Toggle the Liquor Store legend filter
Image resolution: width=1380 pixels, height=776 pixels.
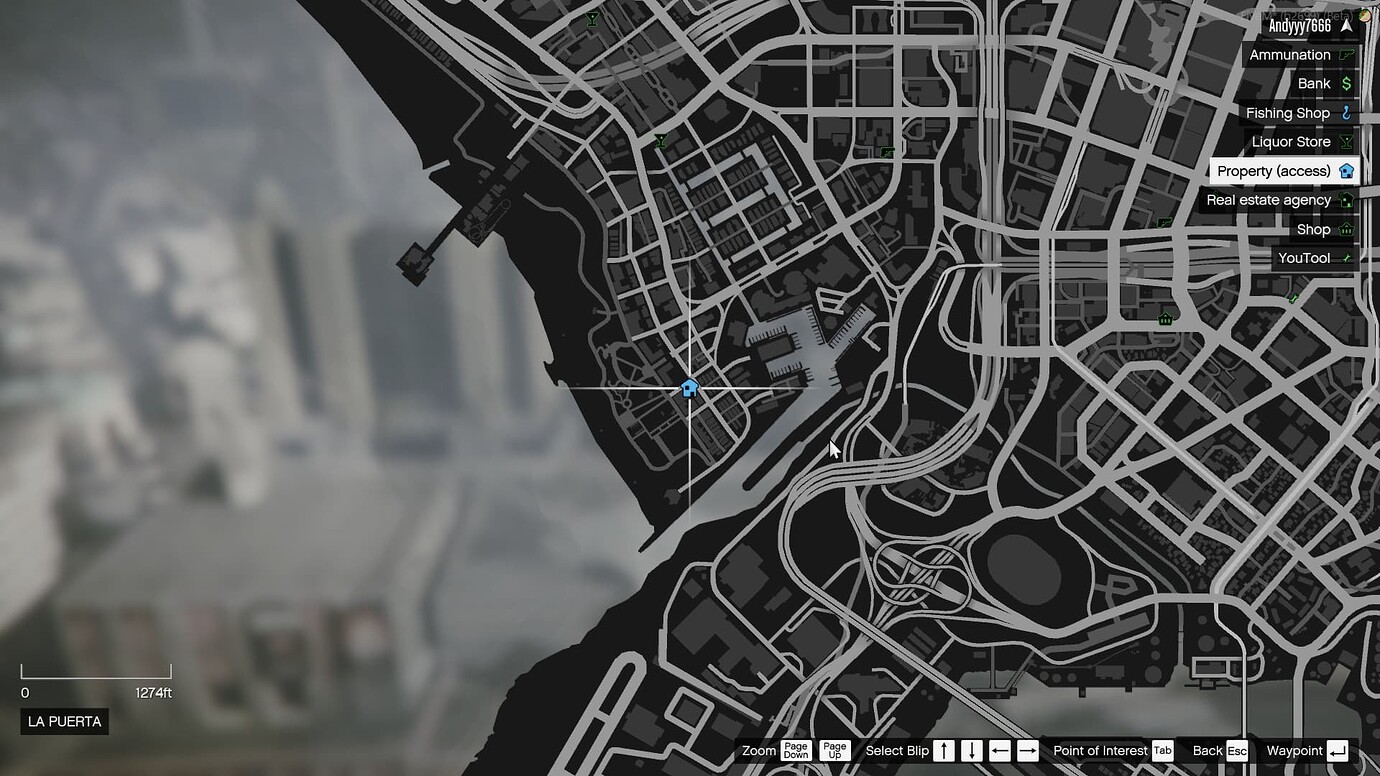pos(1290,141)
